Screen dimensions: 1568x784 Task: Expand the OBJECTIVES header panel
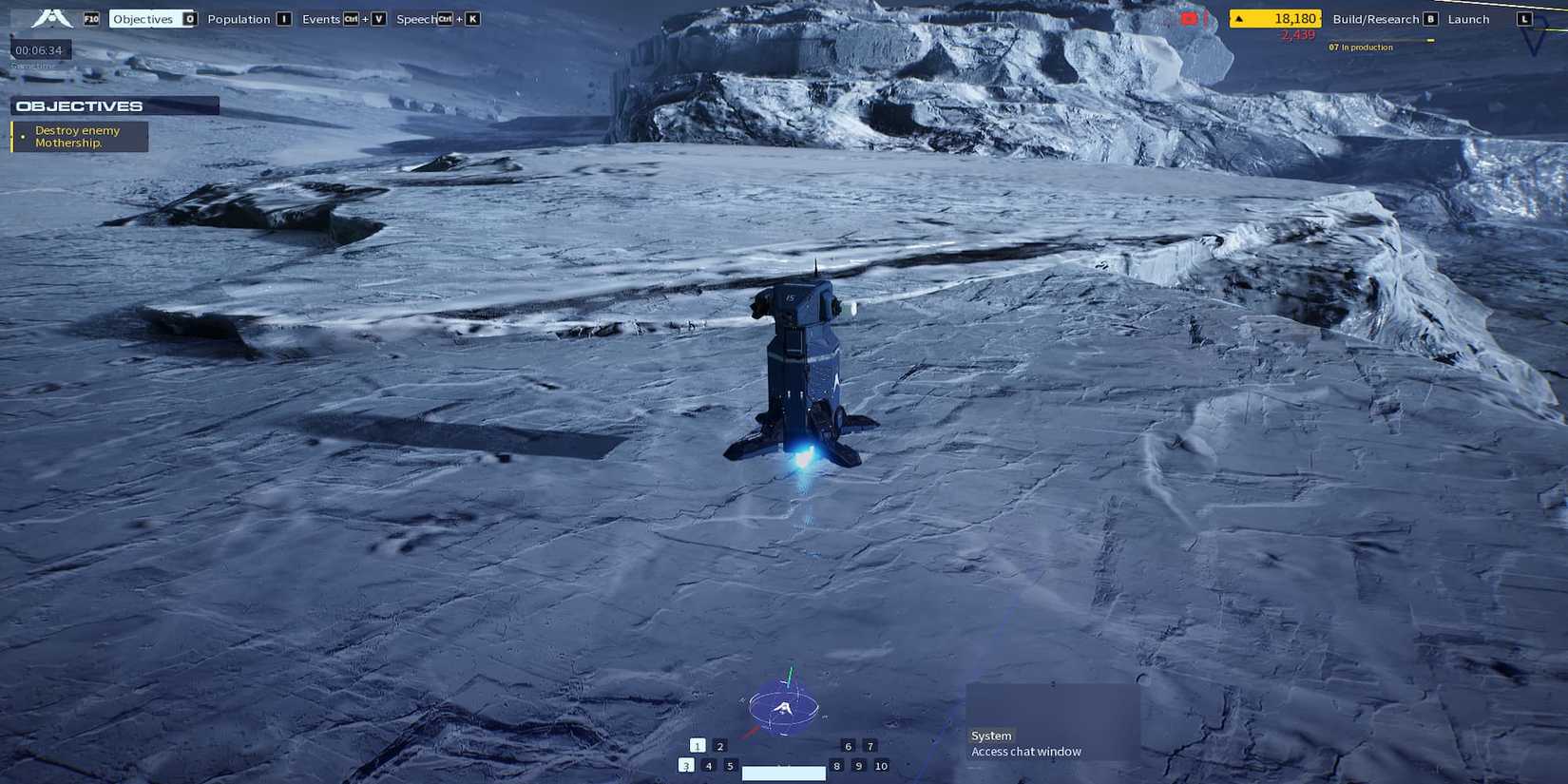81,105
